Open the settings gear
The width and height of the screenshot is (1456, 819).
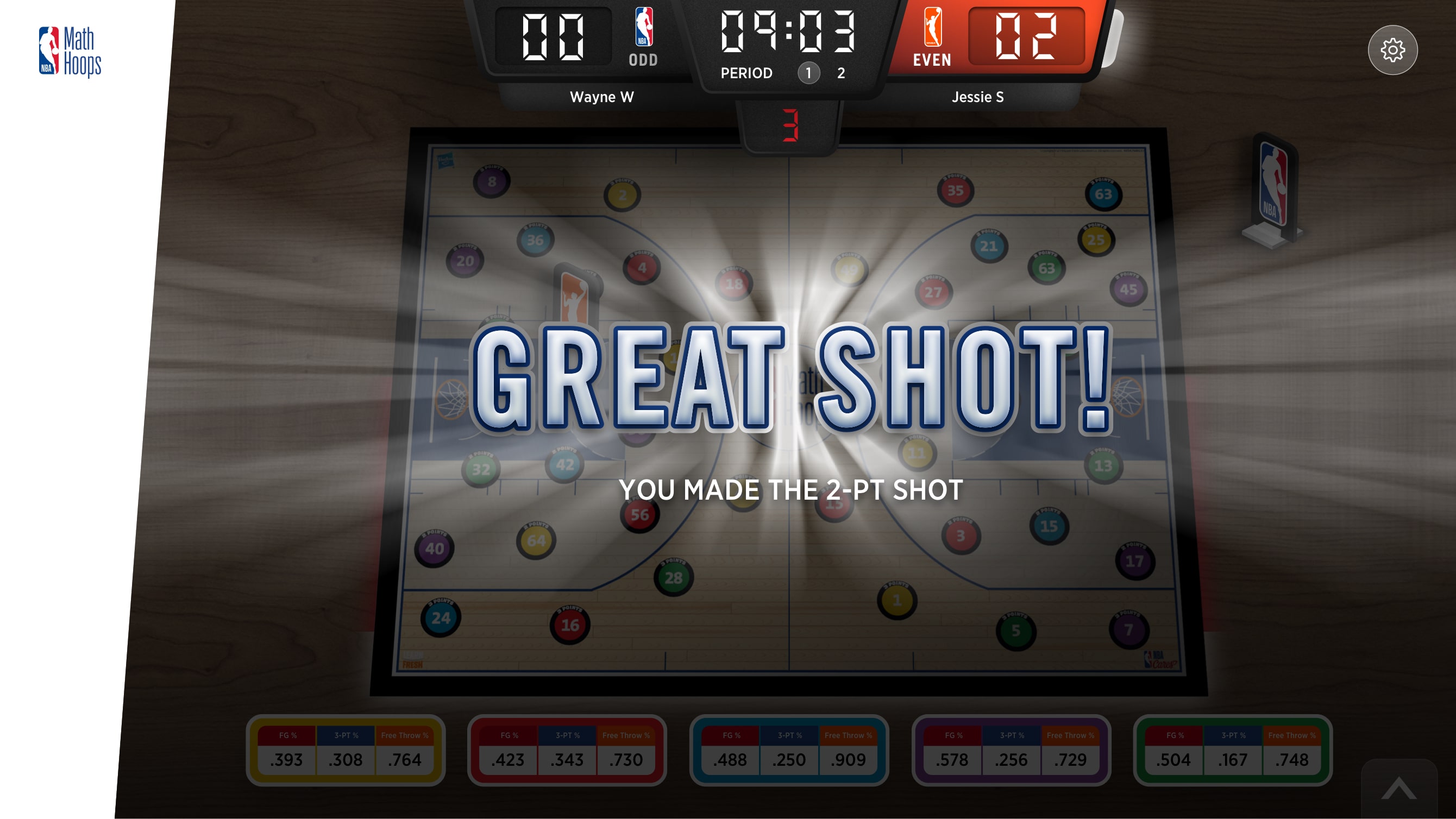1392,50
